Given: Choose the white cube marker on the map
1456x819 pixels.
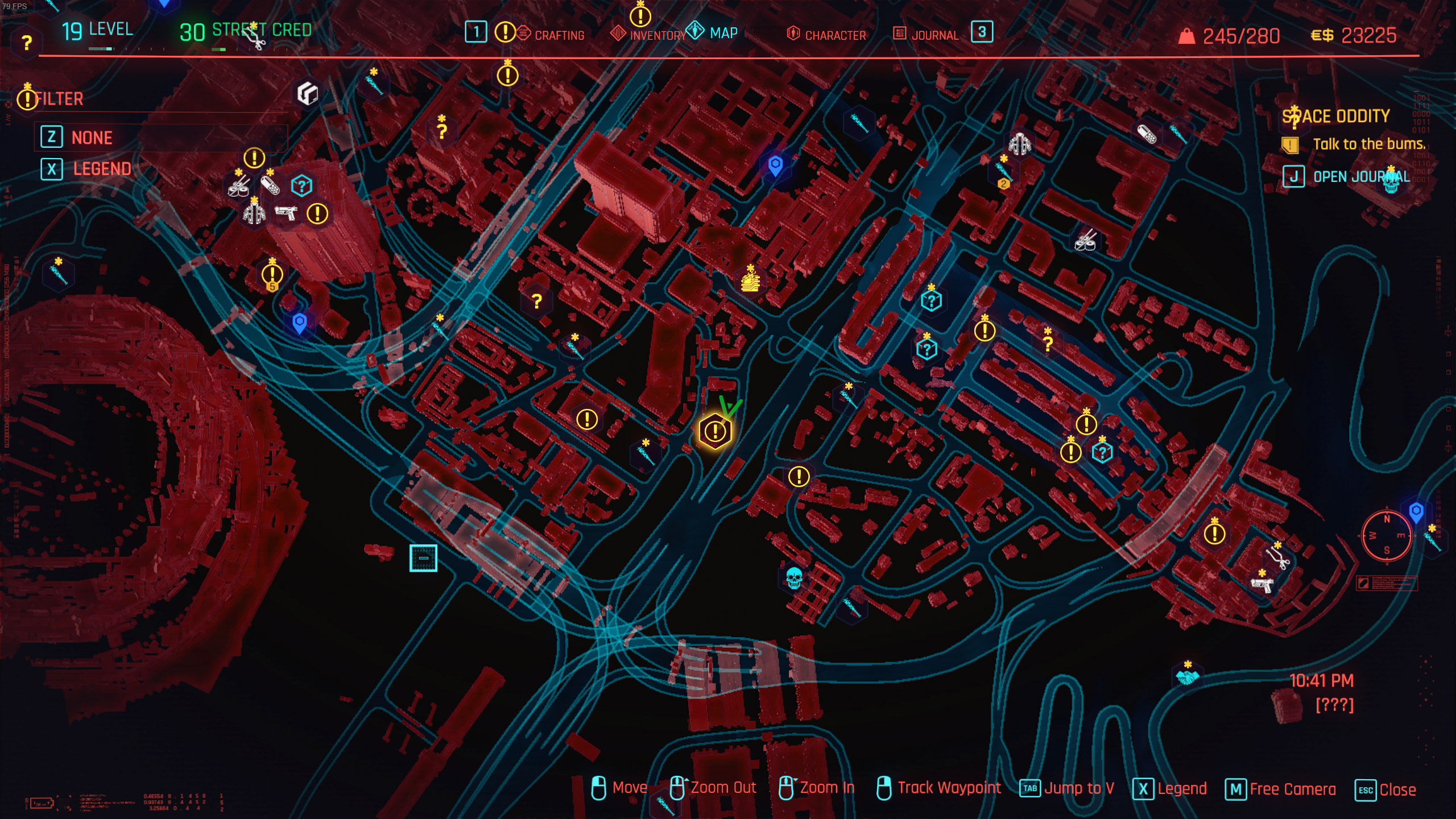Looking at the screenshot, I should pyautogui.click(x=308, y=93).
